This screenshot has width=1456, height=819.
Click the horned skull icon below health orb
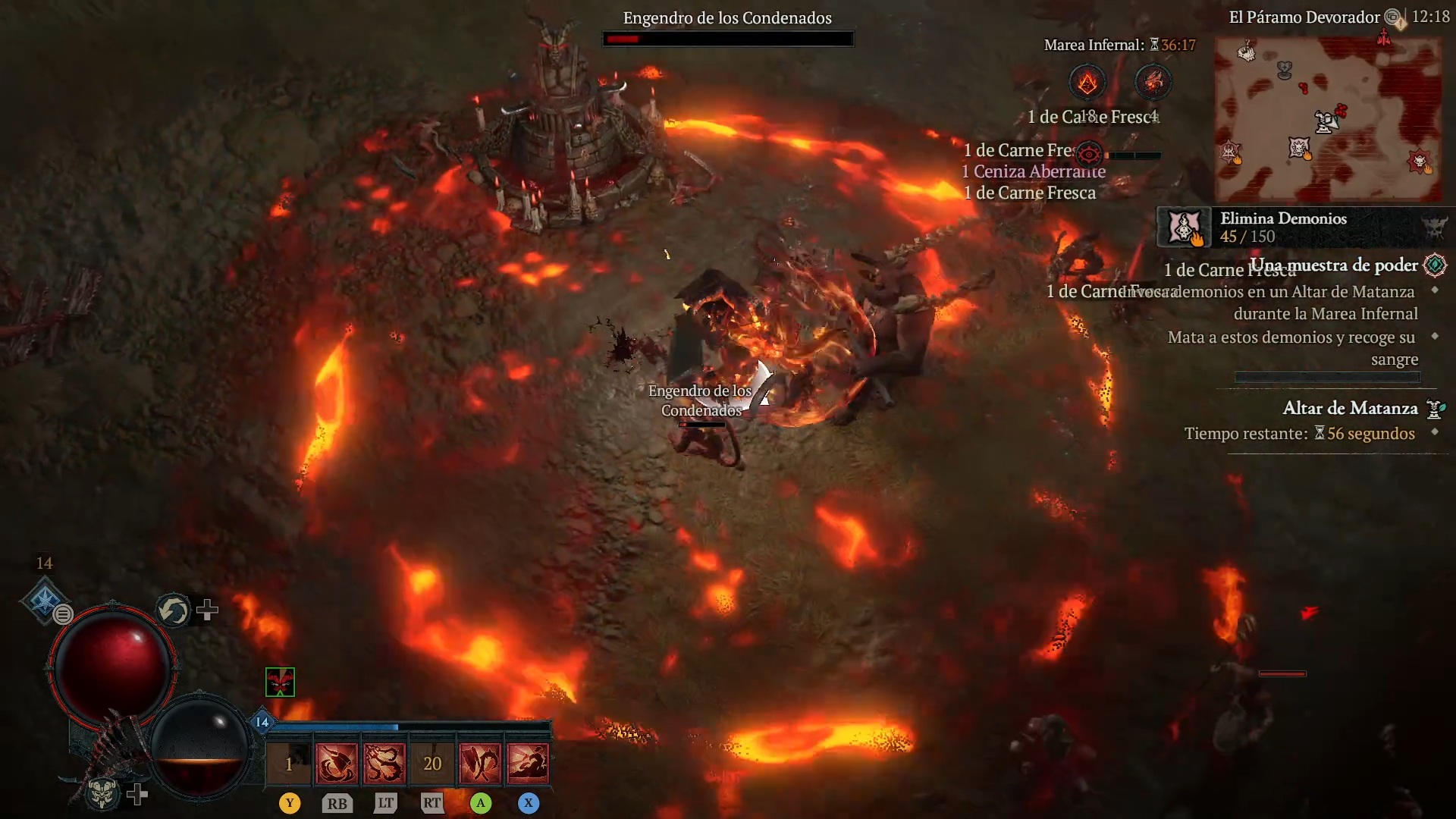click(x=102, y=793)
